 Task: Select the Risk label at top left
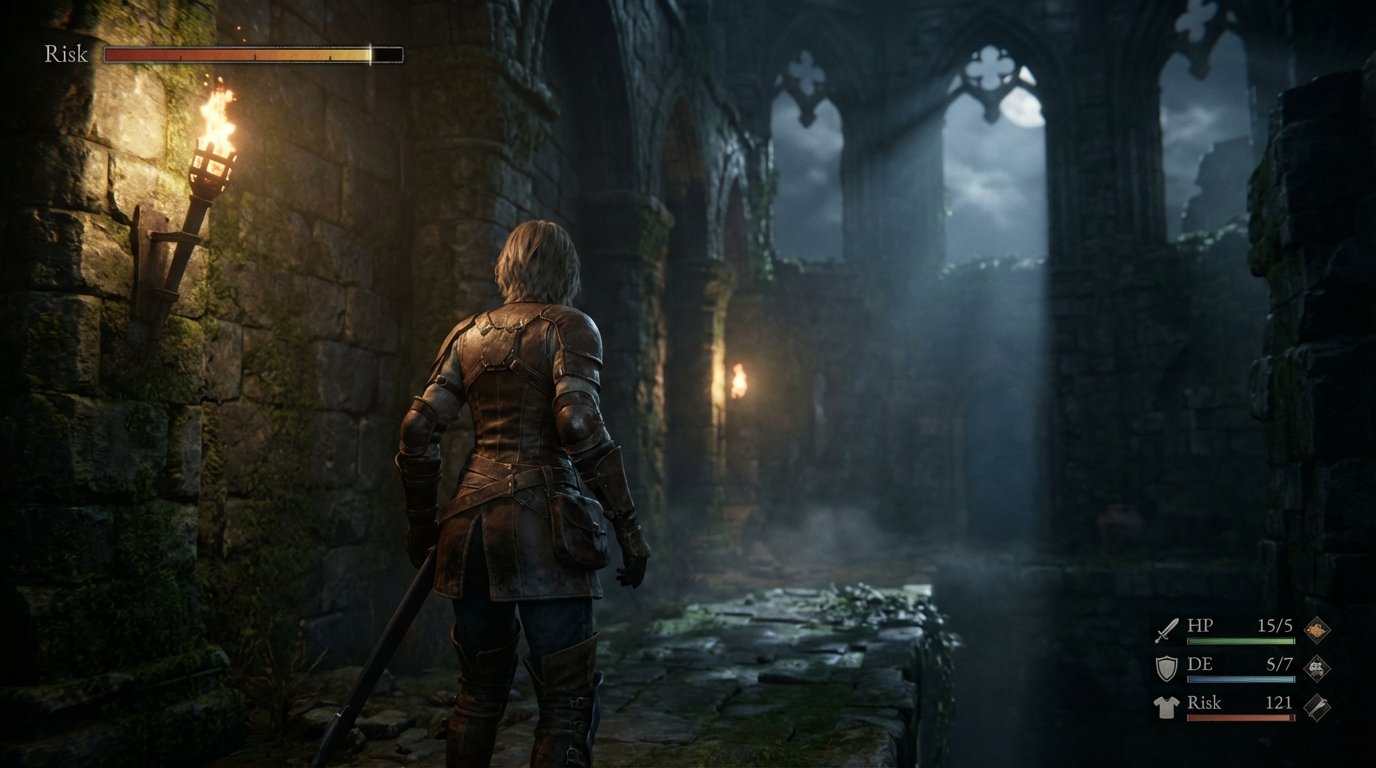pos(64,52)
